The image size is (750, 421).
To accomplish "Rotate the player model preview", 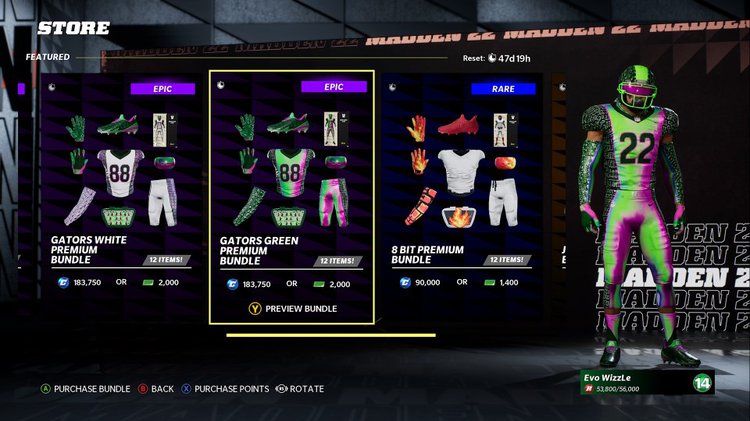I will point(299,388).
